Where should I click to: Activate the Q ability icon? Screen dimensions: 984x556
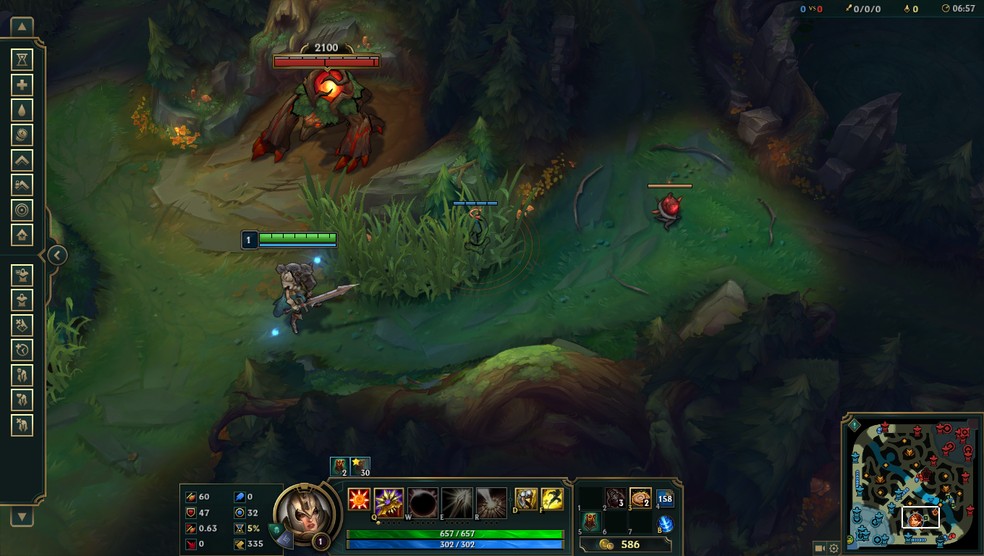coord(389,500)
